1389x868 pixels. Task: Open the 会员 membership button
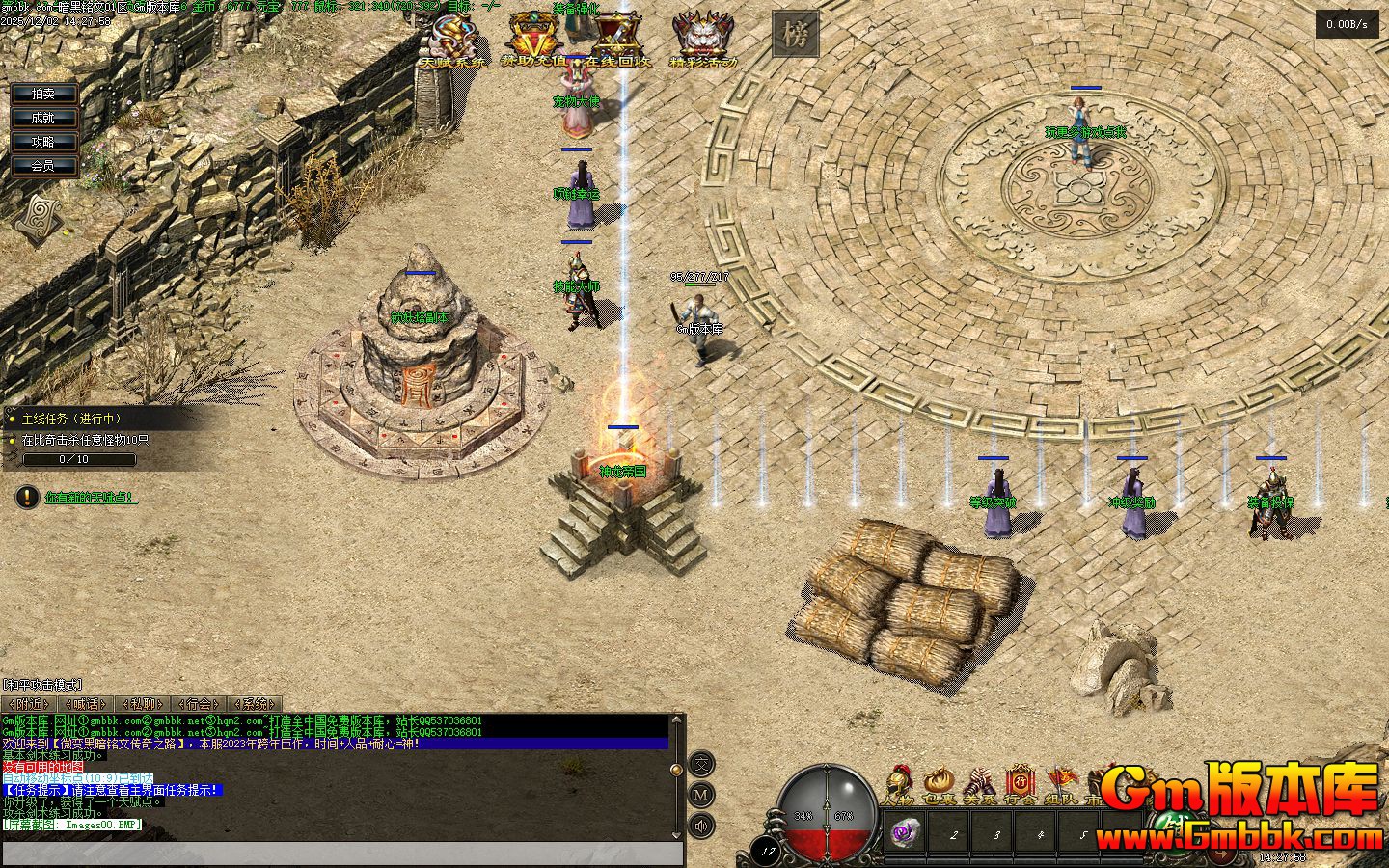pyautogui.click(x=43, y=166)
